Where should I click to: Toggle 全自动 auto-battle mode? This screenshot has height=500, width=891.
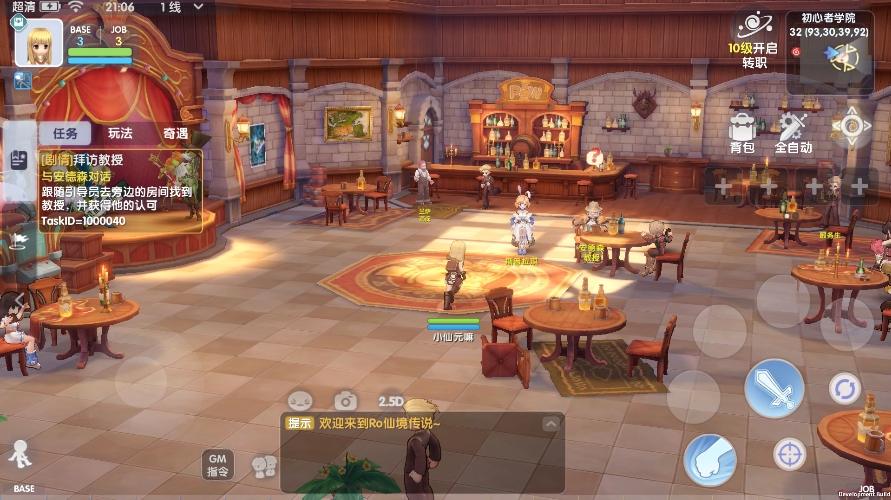[x=793, y=131]
